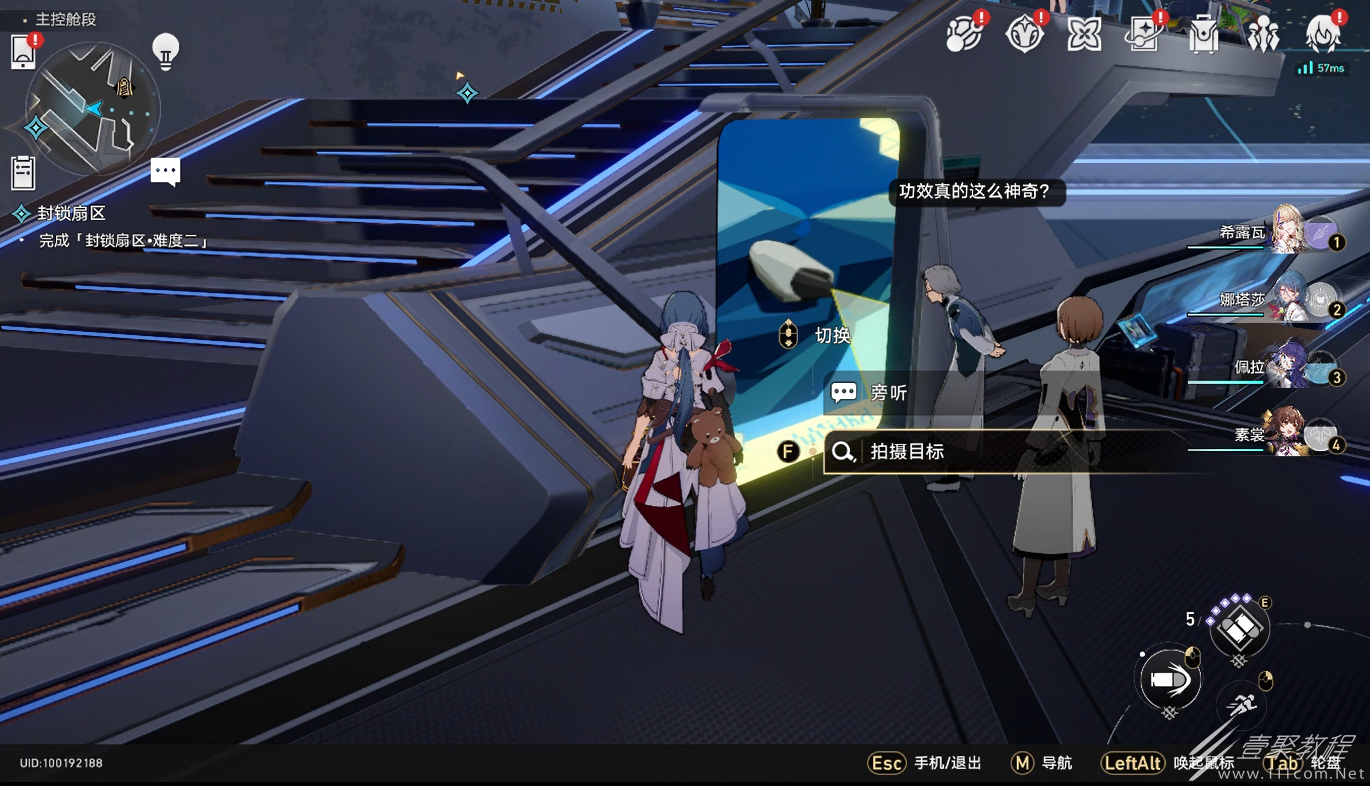The image size is (1370, 786).
Task: Click the sprint running figure icon
Action: tap(1242, 703)
